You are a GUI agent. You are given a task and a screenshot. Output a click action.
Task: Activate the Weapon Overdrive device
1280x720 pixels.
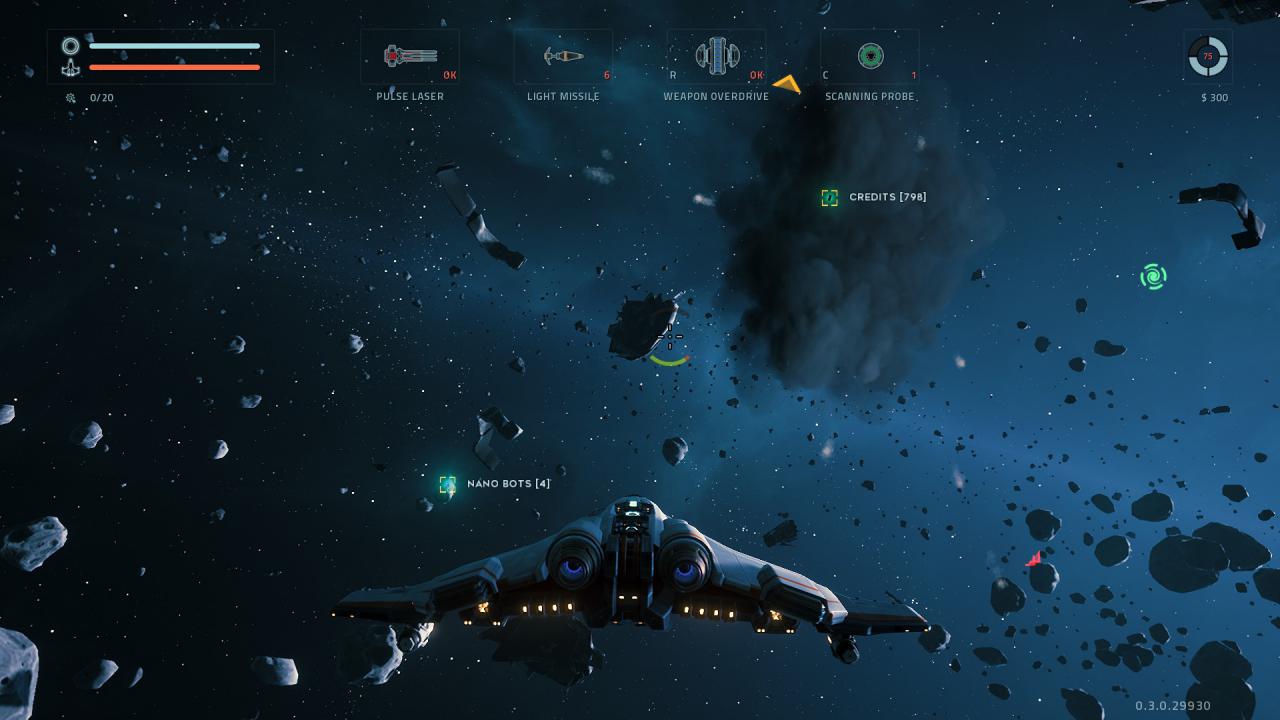[x=716, y=56]
